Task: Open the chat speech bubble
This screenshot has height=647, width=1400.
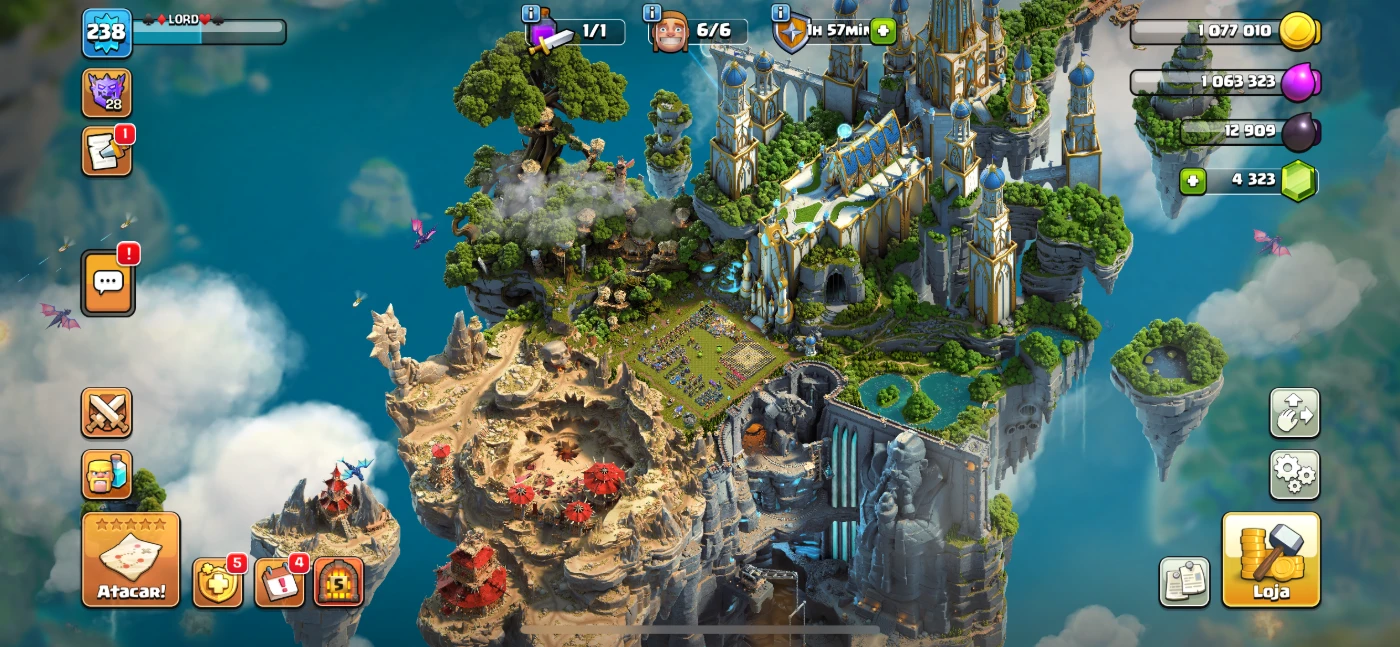Action: click(x=107, y=282)
